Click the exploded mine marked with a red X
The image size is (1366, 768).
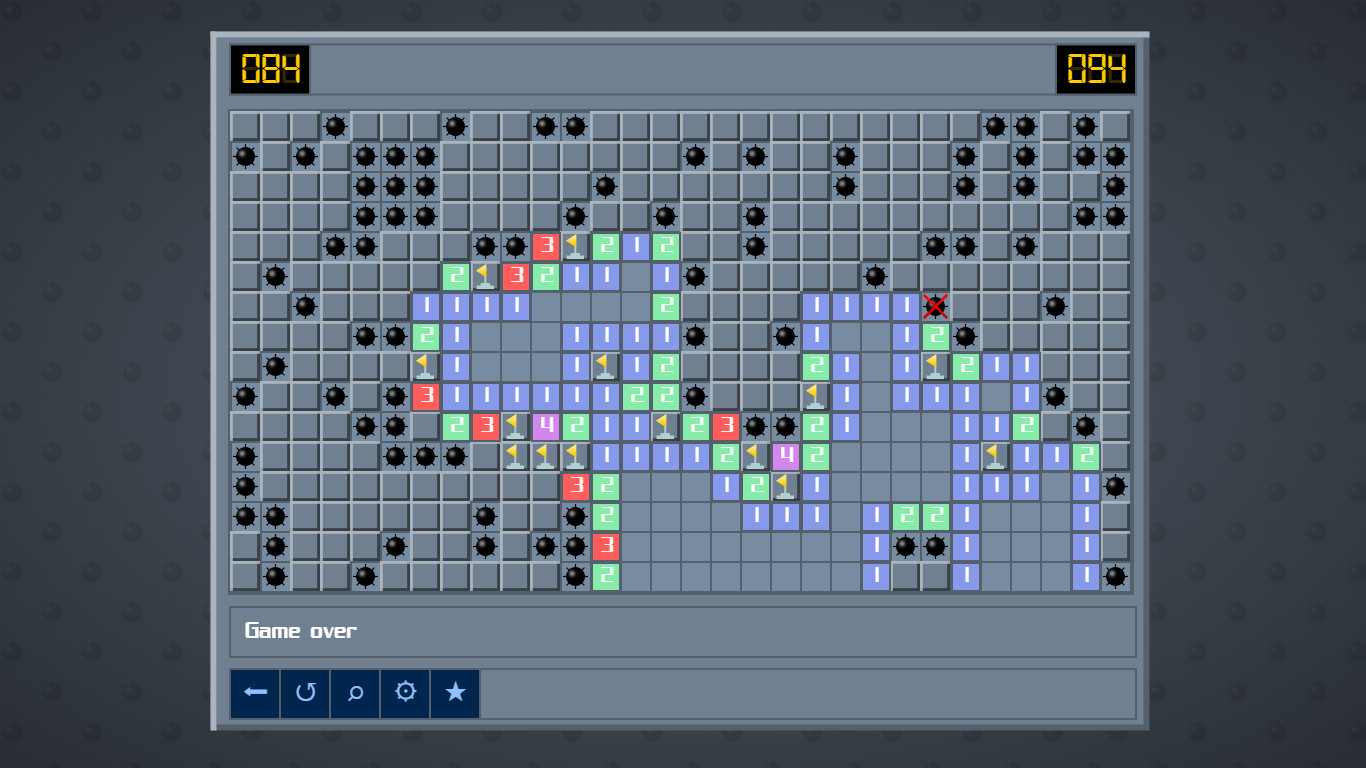point(934,307)
